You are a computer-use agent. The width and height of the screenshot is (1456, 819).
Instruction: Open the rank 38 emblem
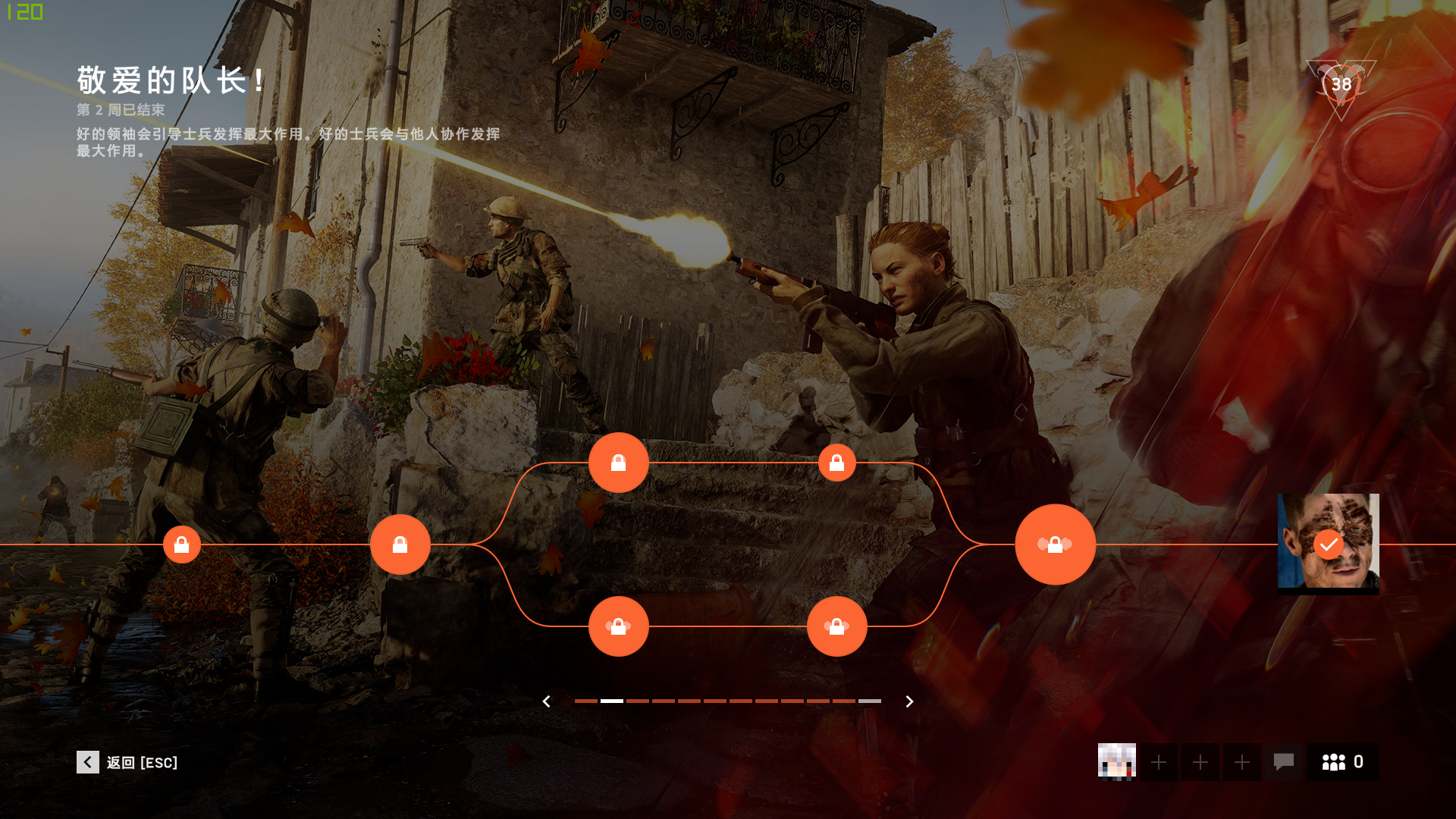pyautogui.click(x=1341, y=85)
